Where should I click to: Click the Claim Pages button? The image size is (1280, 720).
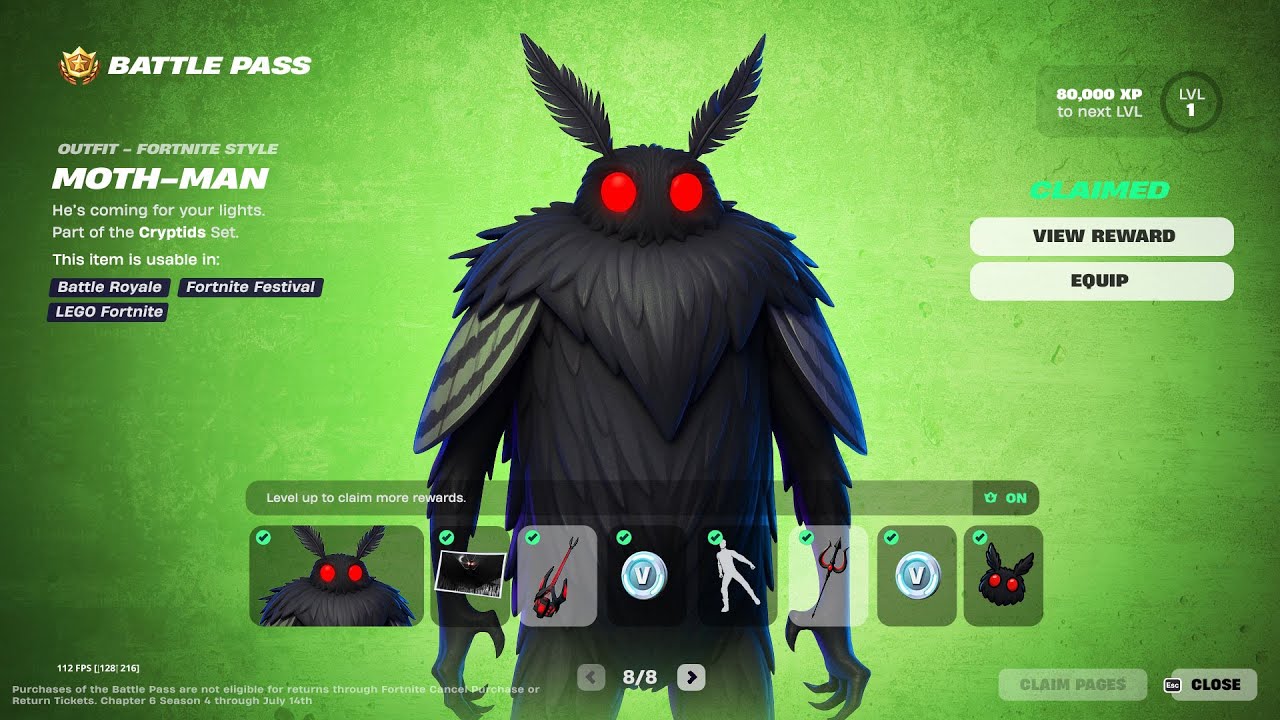(1072, 685)
